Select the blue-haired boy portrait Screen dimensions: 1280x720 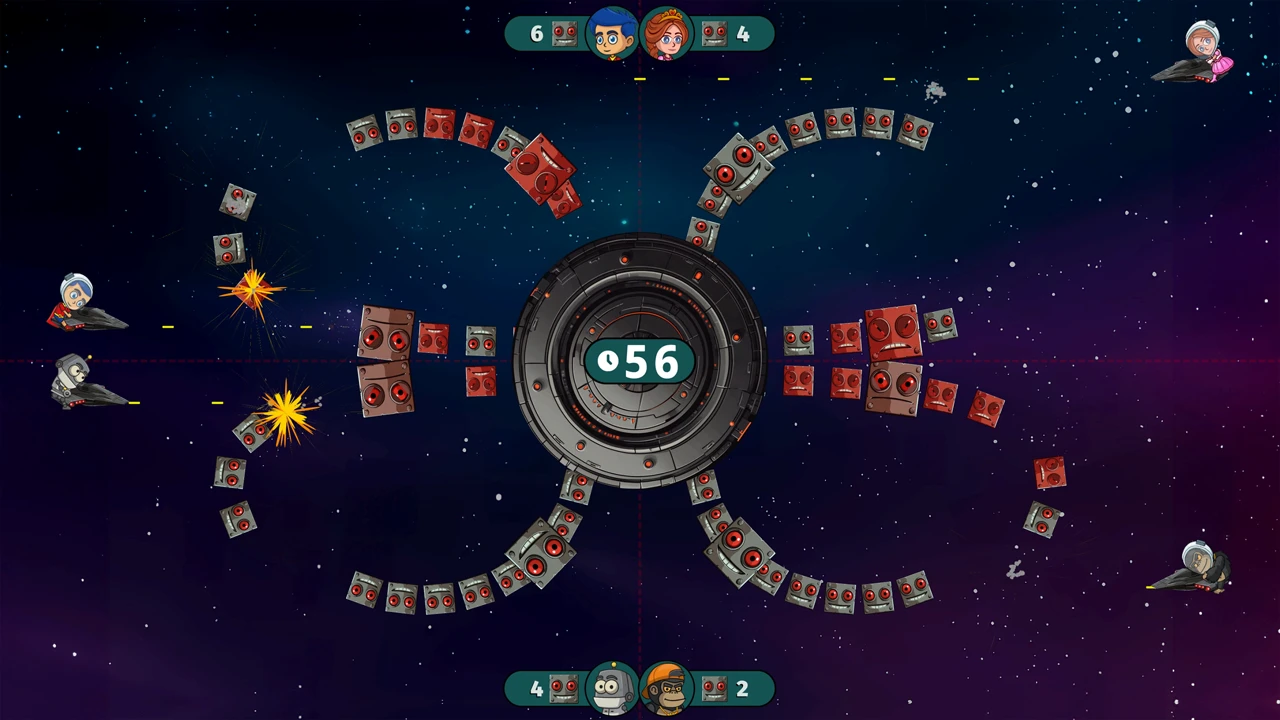point(612,34)
